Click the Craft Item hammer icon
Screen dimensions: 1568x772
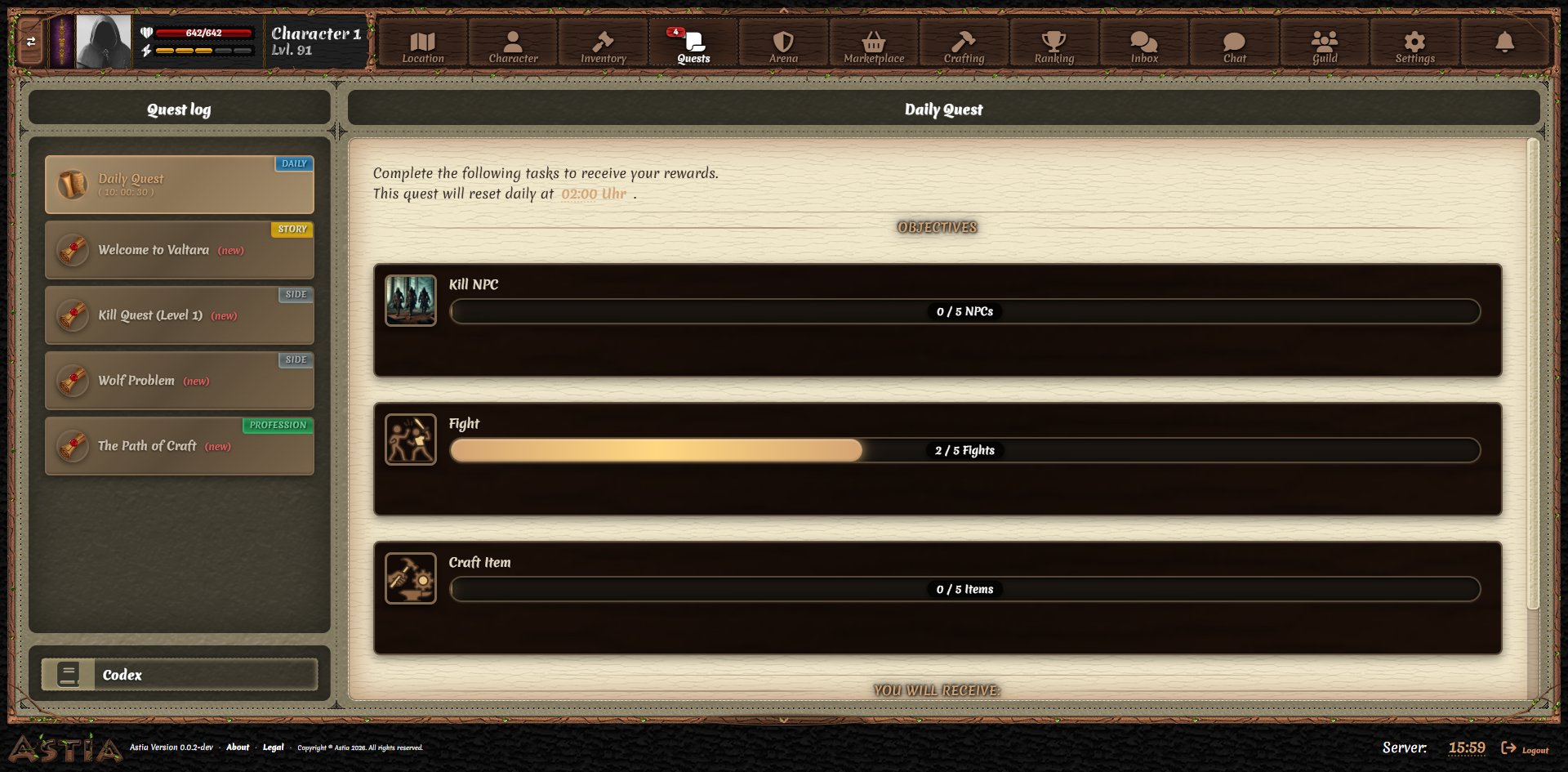click(x=411, y=578)
